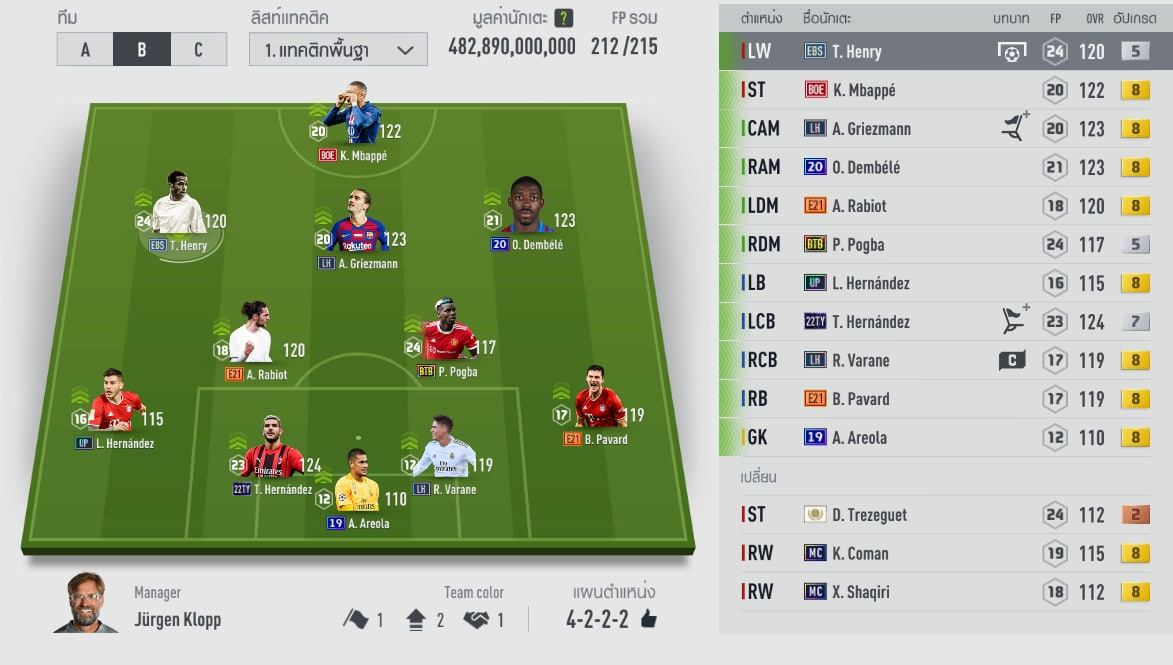Click the squad value help icon
The height and width of the screenshot is (665, 1173).
tap(563, 19)
